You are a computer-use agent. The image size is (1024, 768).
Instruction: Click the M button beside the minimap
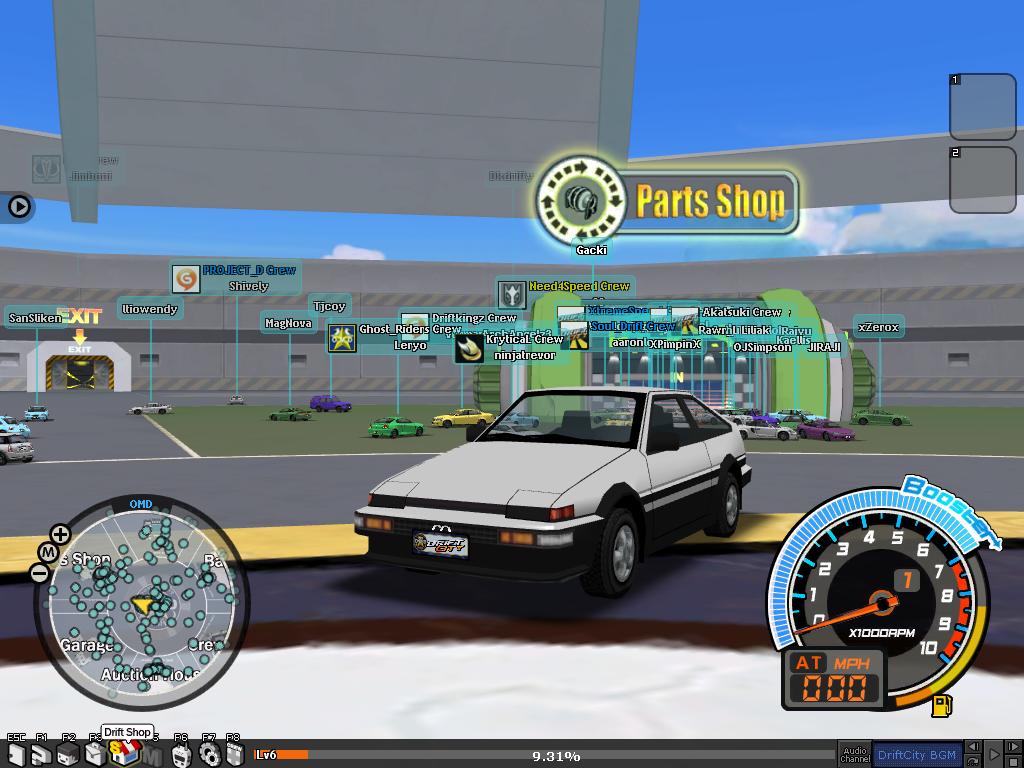click(x=48, y=552)
